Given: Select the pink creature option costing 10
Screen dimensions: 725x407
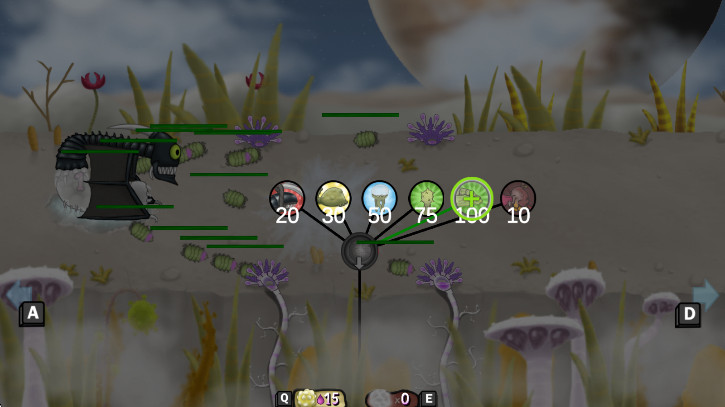Looking at the screenshot, I should (518, 196).
